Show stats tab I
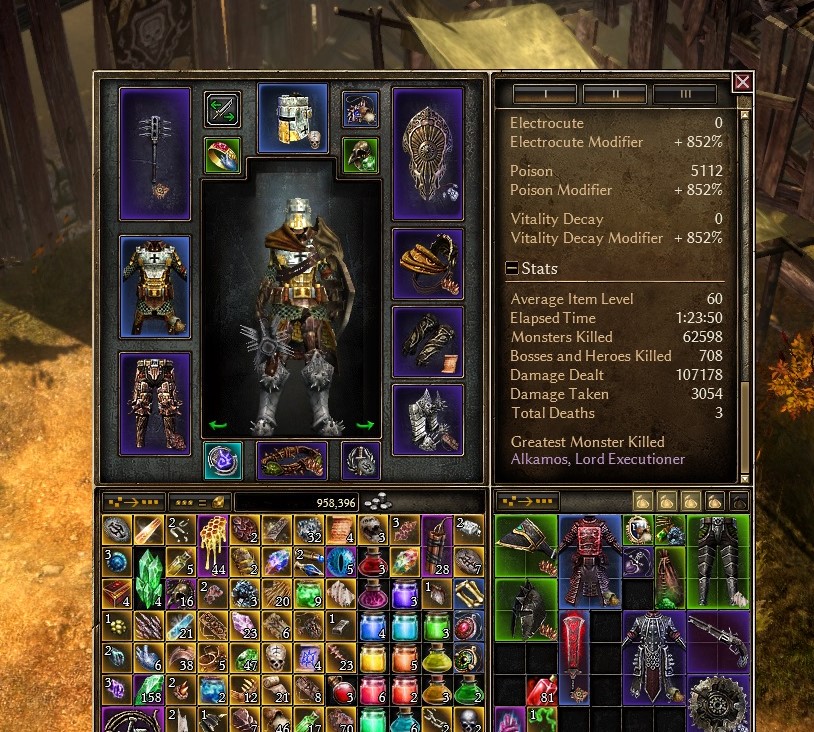 pos(545,95)
